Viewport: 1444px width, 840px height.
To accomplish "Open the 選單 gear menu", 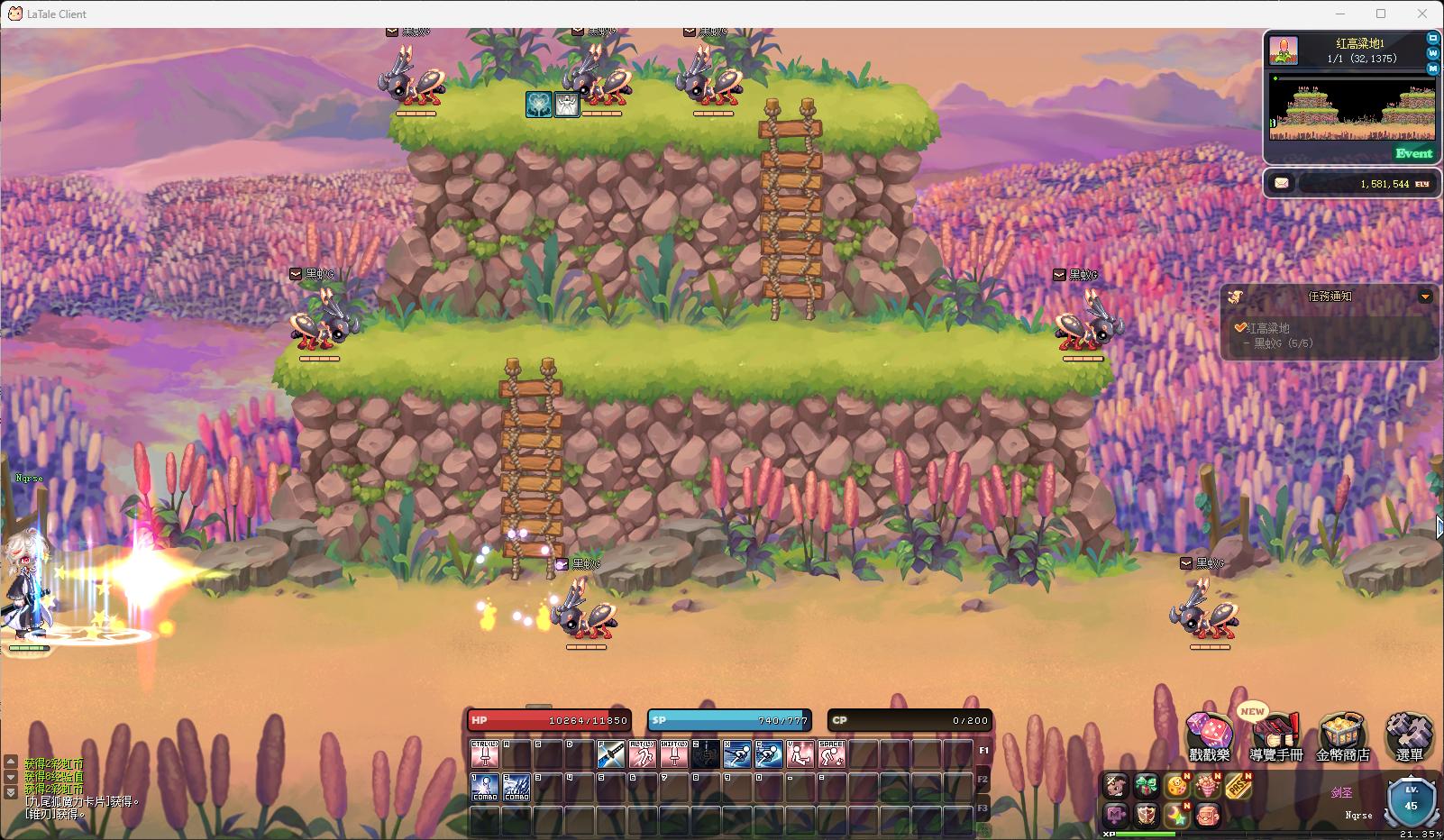I will [x=1409, y=736].
